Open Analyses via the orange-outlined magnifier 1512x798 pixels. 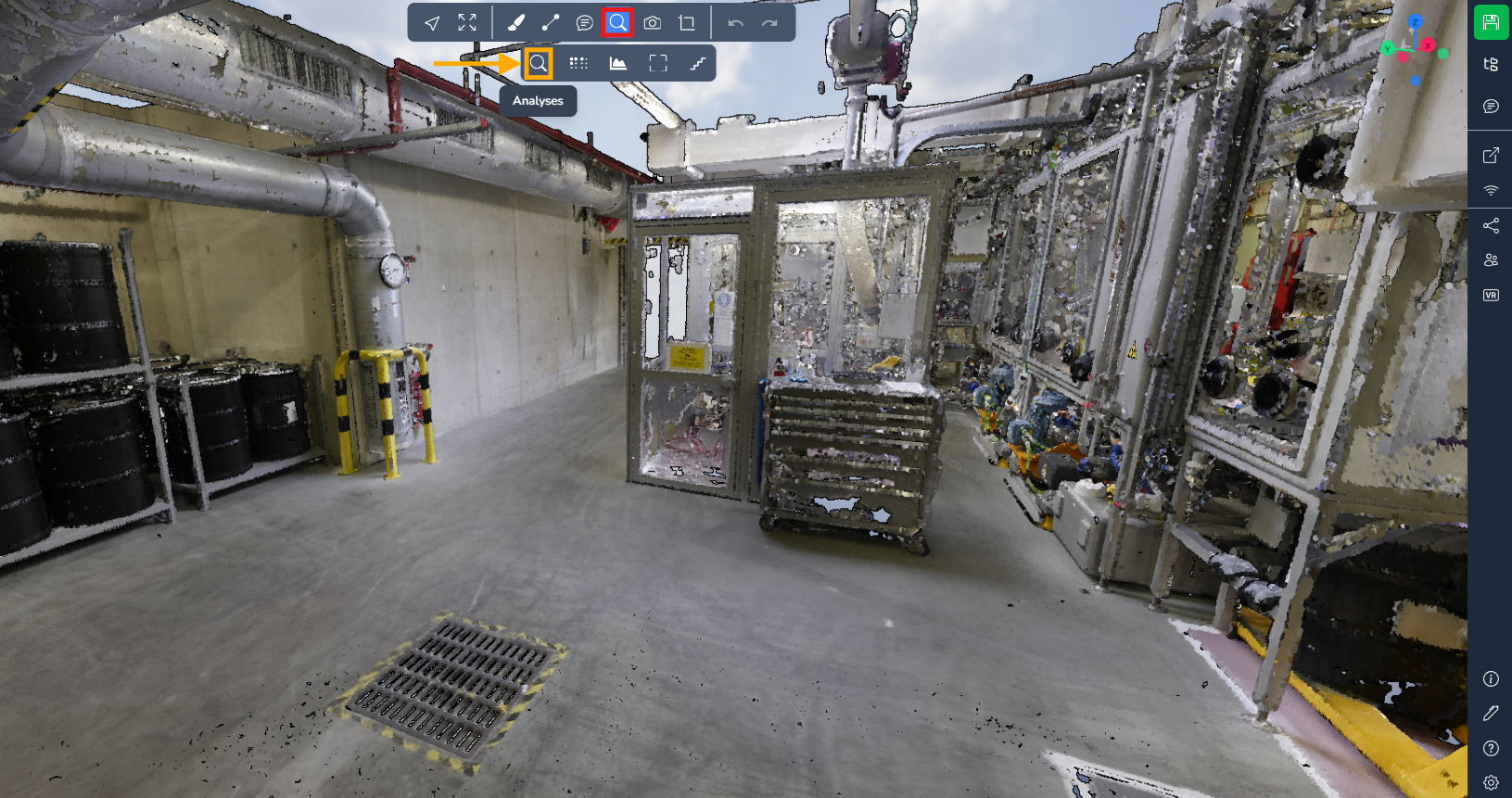[539, 64]
